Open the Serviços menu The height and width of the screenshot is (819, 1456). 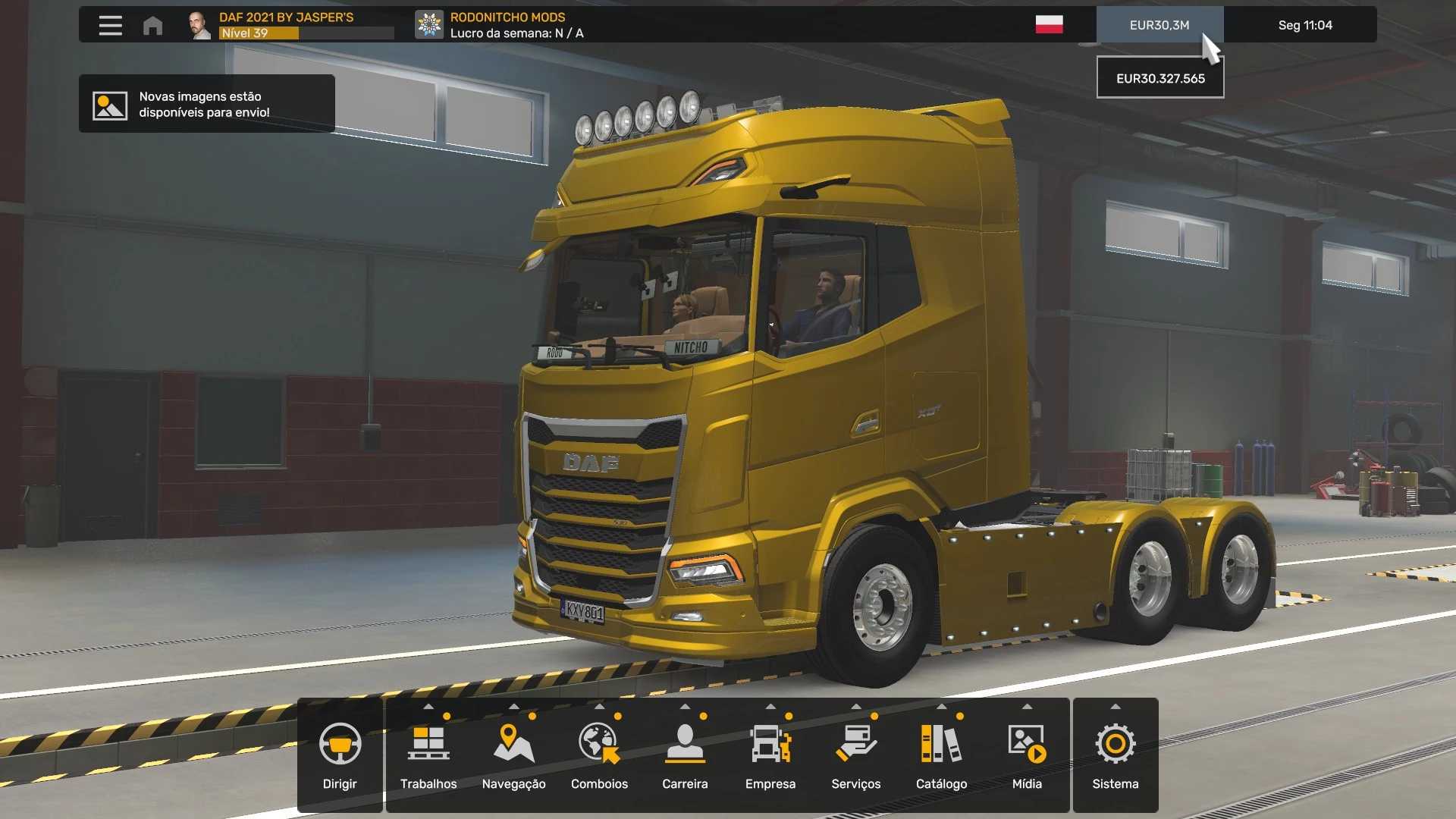tap(855, 755)
